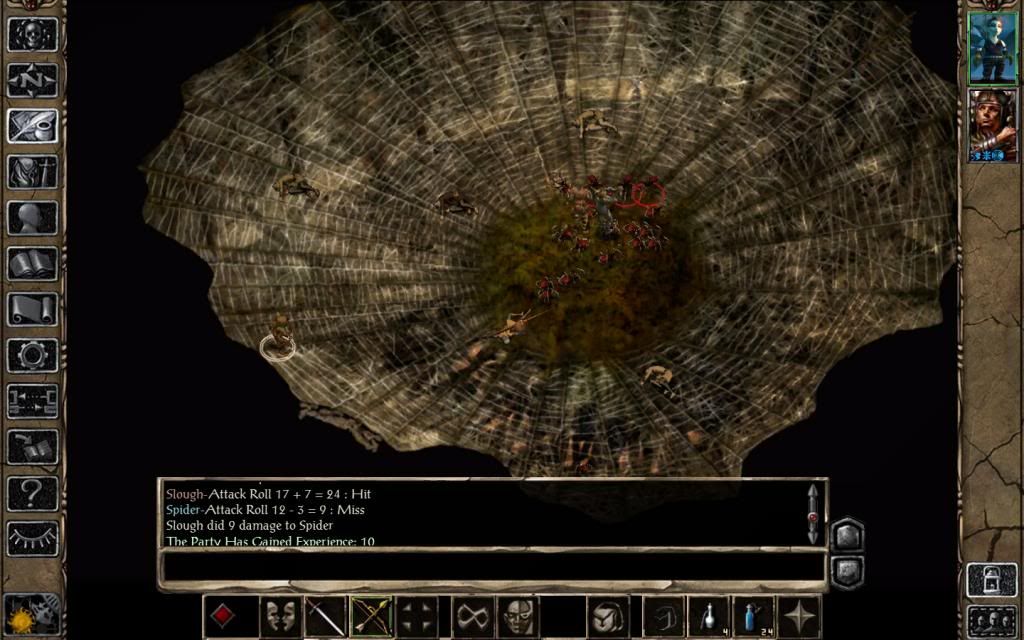Select the second party member portrait

pyautogui.click(x=992, y=125)
